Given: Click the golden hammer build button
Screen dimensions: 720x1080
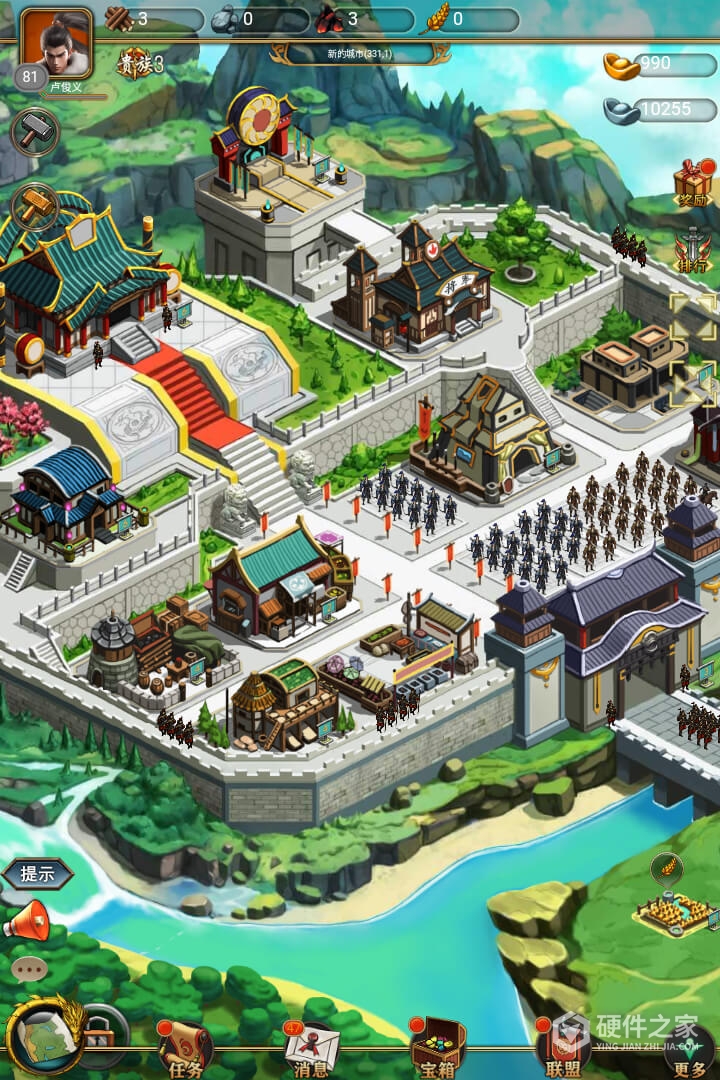Looking at the screenshot, I should click(x=34, y=206).
